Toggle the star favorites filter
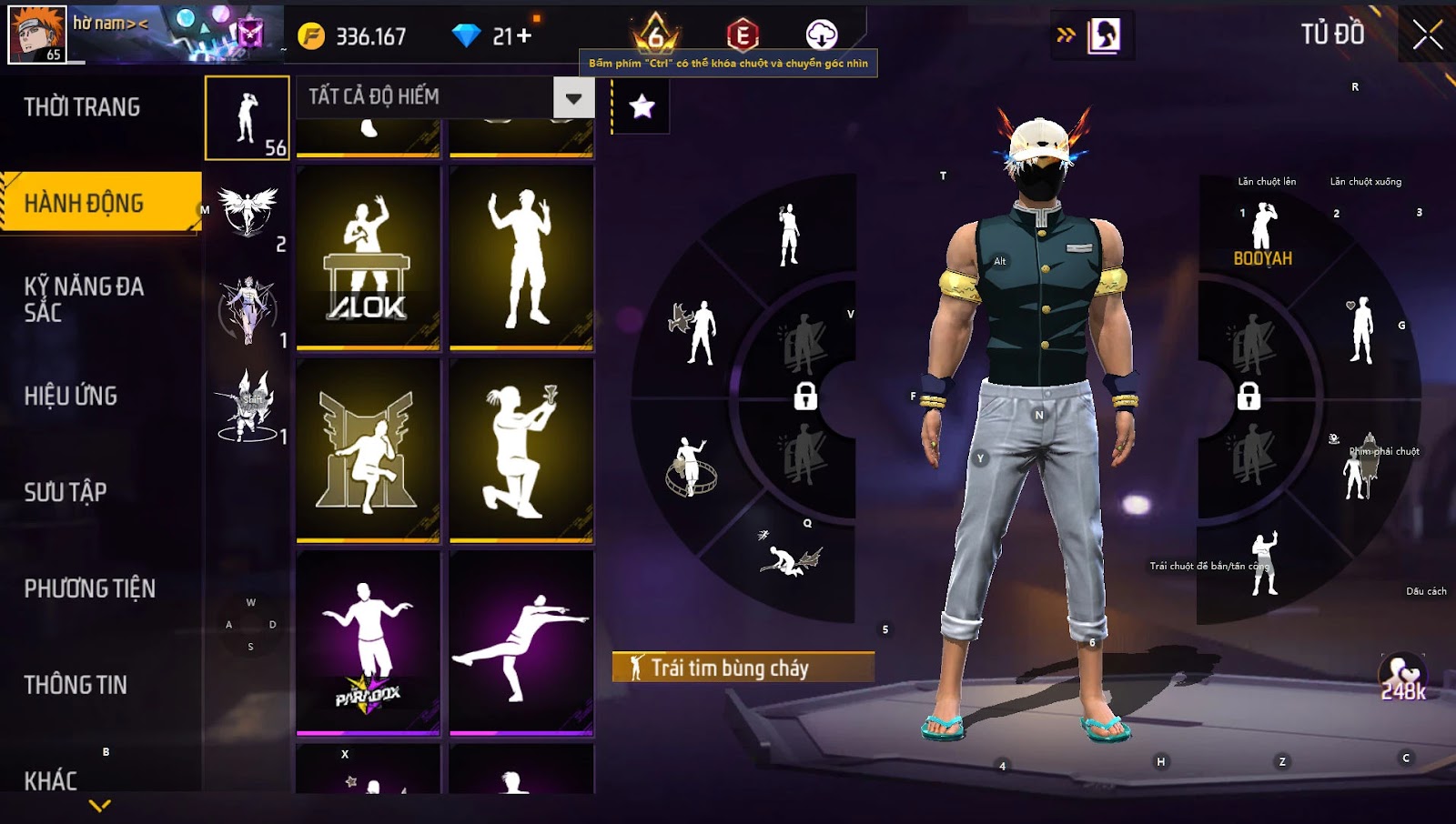Screen dimensions: 1456x824 tap(642, 106)
